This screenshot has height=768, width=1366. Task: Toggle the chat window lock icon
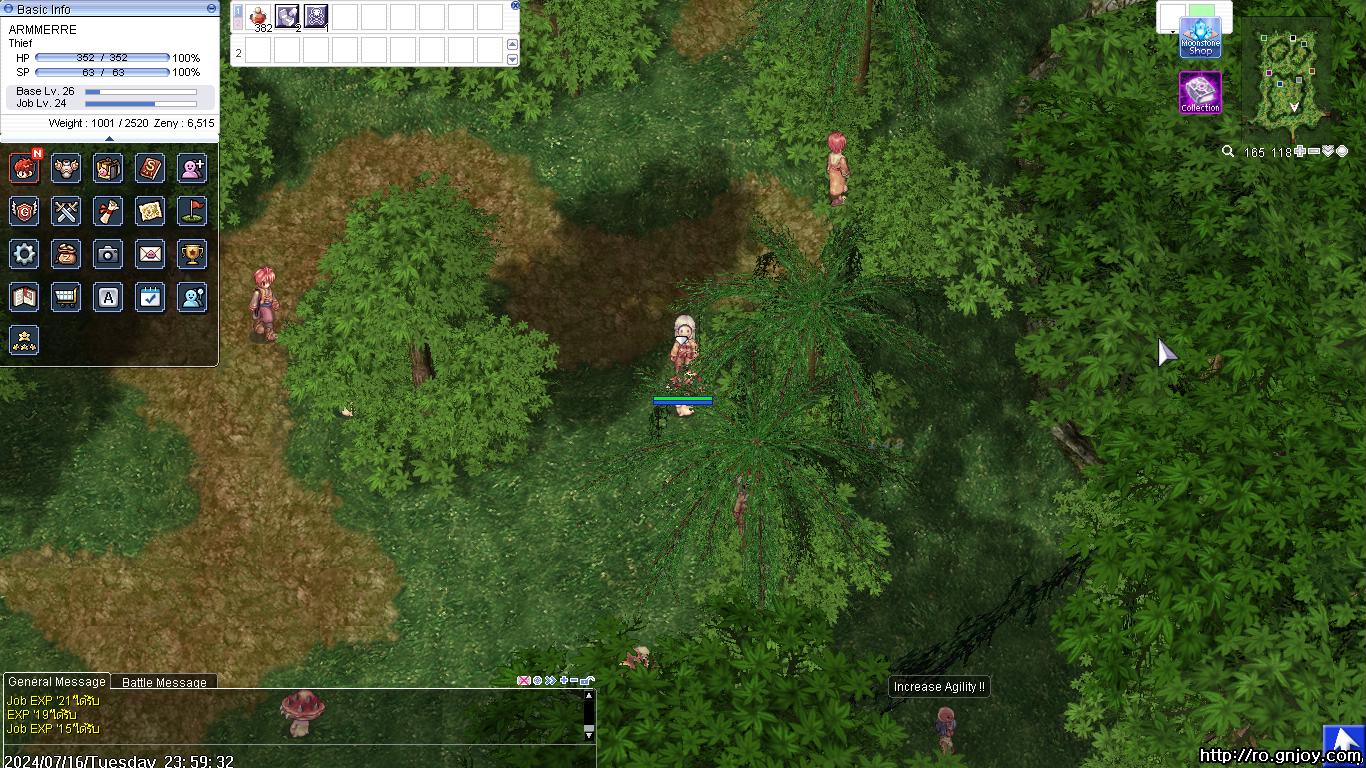(x=585, y=680)
